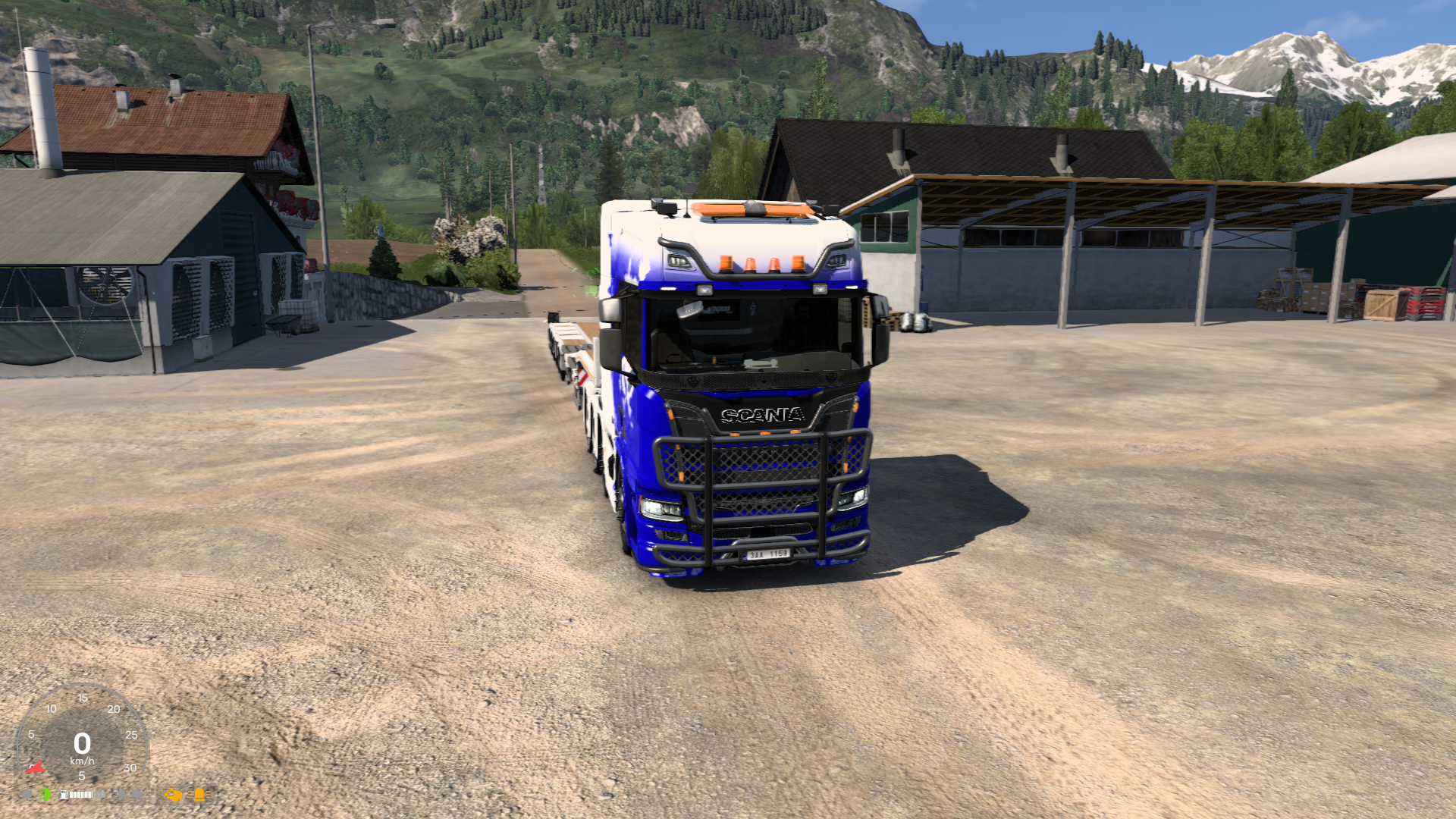Screen dimensions: 1456x819
Task: Toggle the orange beacon light icon
Action: 199,795
